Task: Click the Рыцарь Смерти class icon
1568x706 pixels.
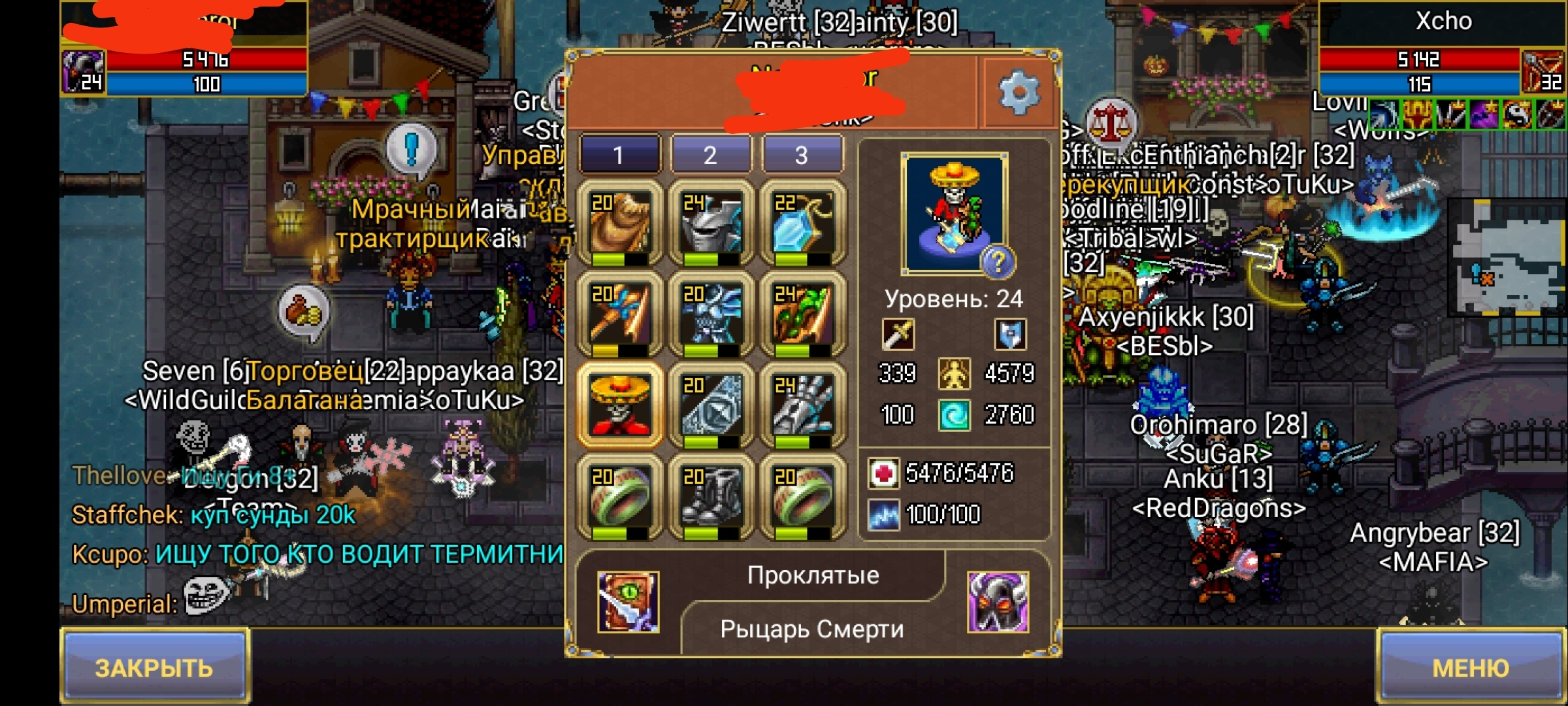Action: click(998, 602)
